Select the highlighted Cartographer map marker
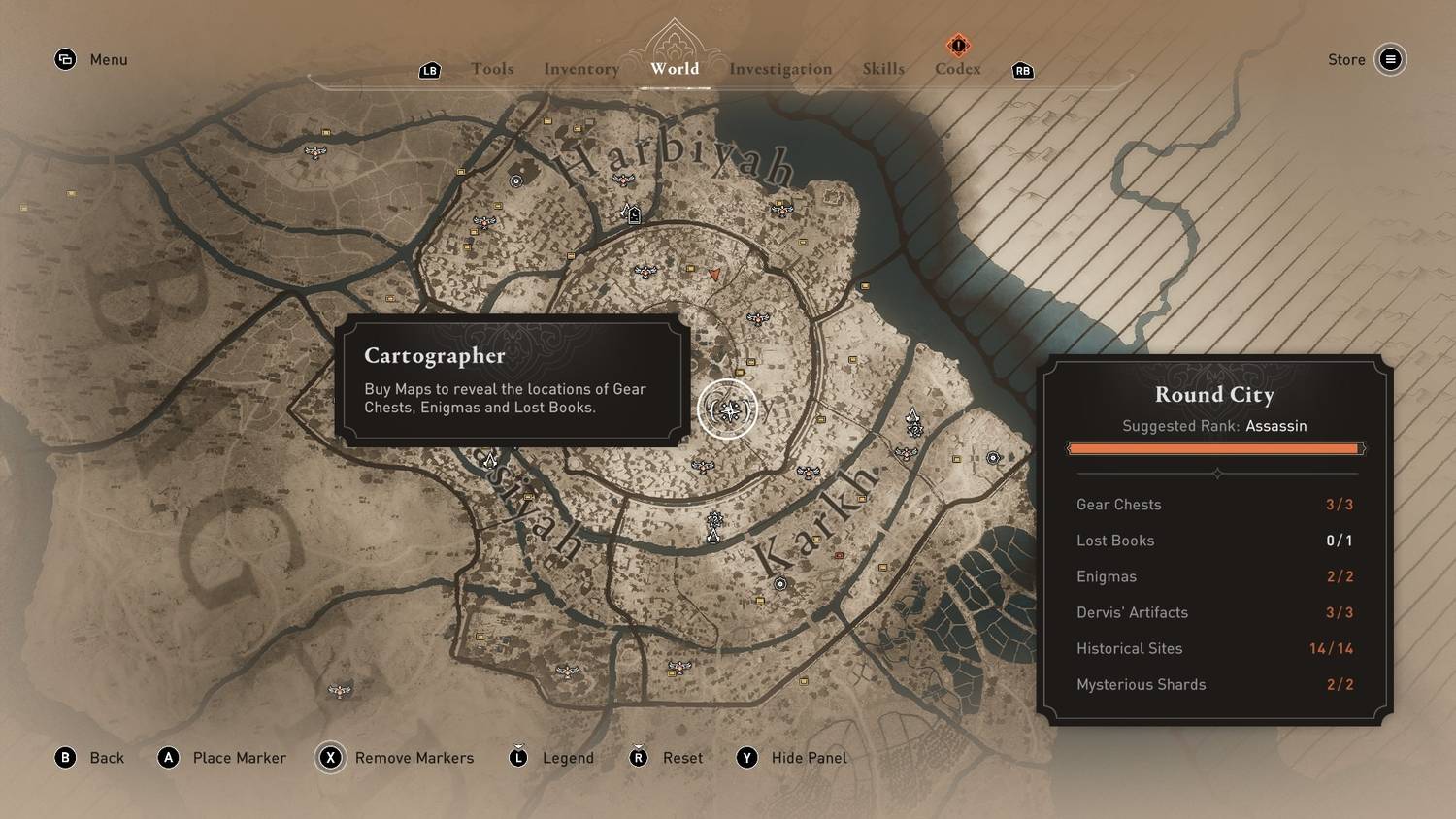1456x819 pixels. pyautogui.click(x=727, y=409)
